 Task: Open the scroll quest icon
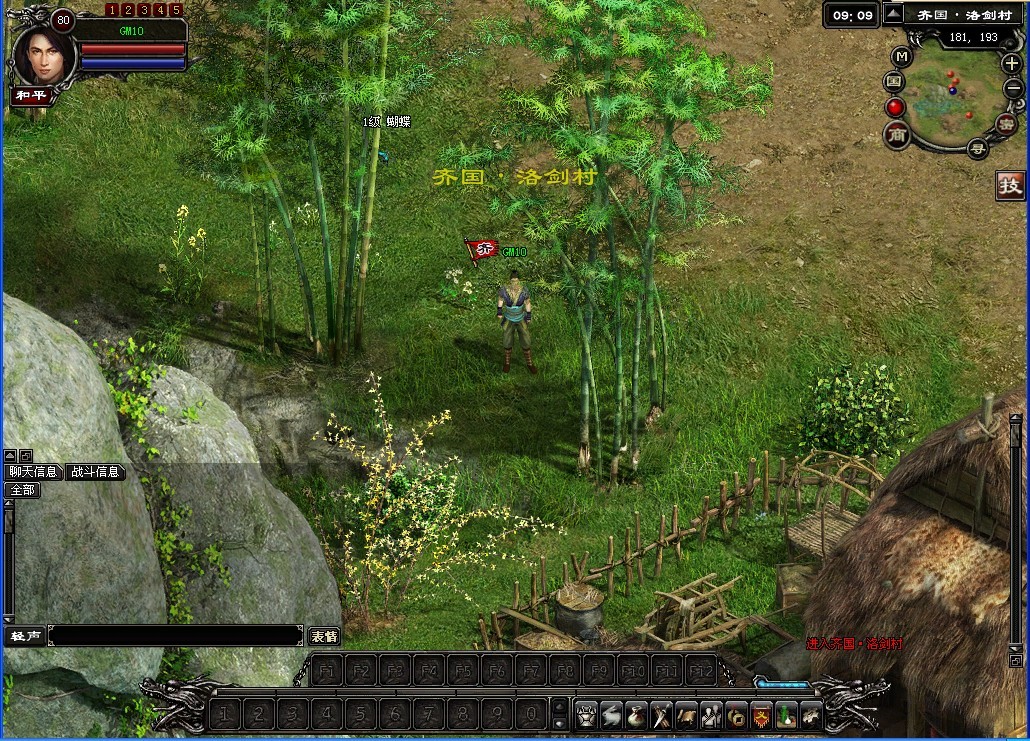pyautogui.click(x=686, y=715)
